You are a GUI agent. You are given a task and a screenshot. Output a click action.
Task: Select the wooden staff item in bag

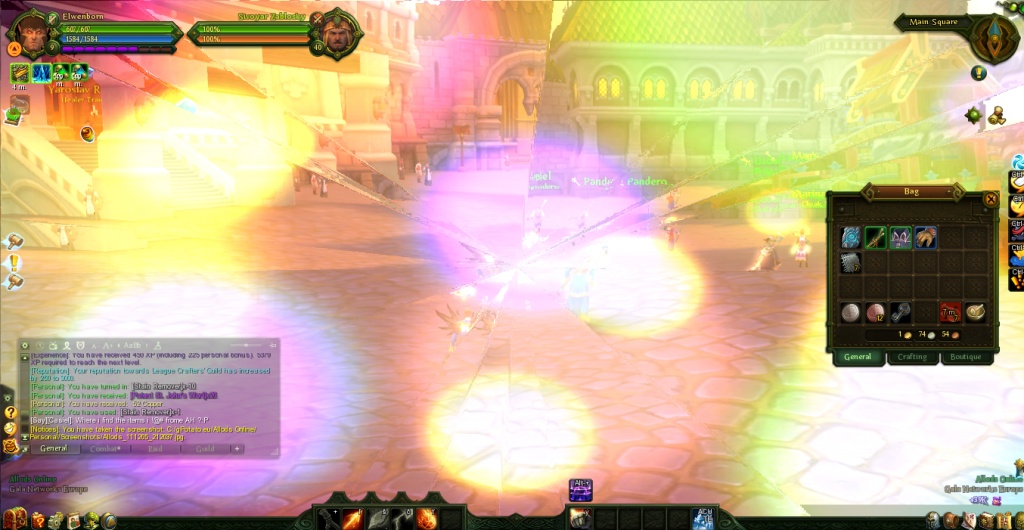(x=875, y=238)
